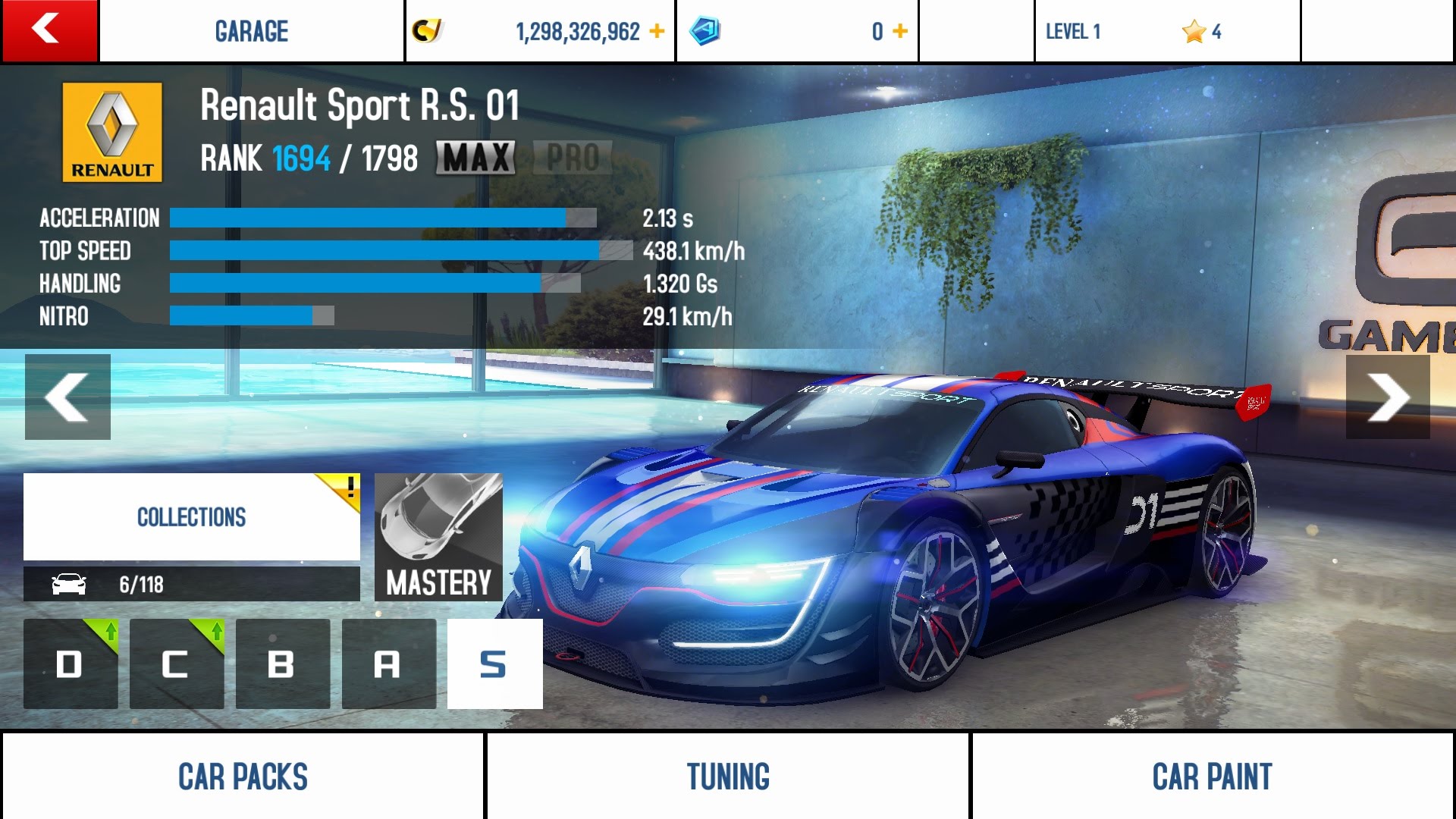Viewport: 1456px width, 819px height.
Task: Show the previous car in garage
Action: tap(67, 397)
